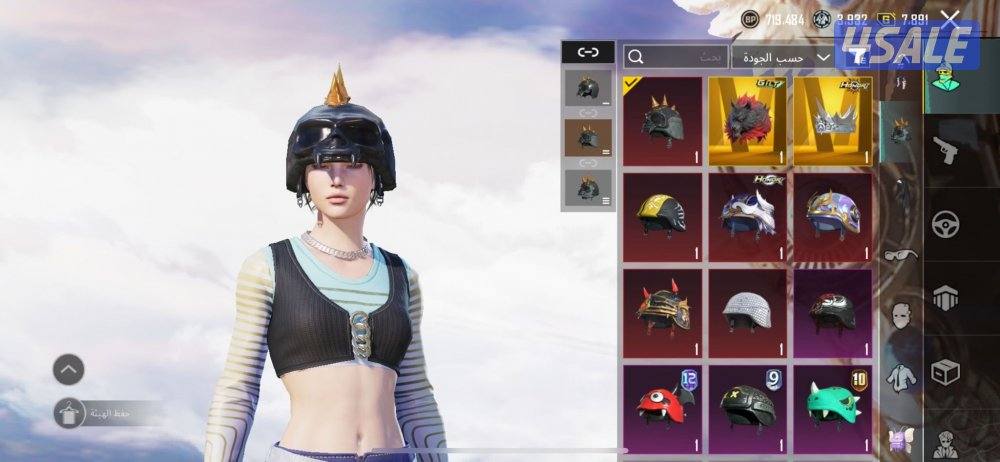This screenshot has height=462, width=1000.
Task: Select the equipped black spiked helmet
Action: [662, 121]
